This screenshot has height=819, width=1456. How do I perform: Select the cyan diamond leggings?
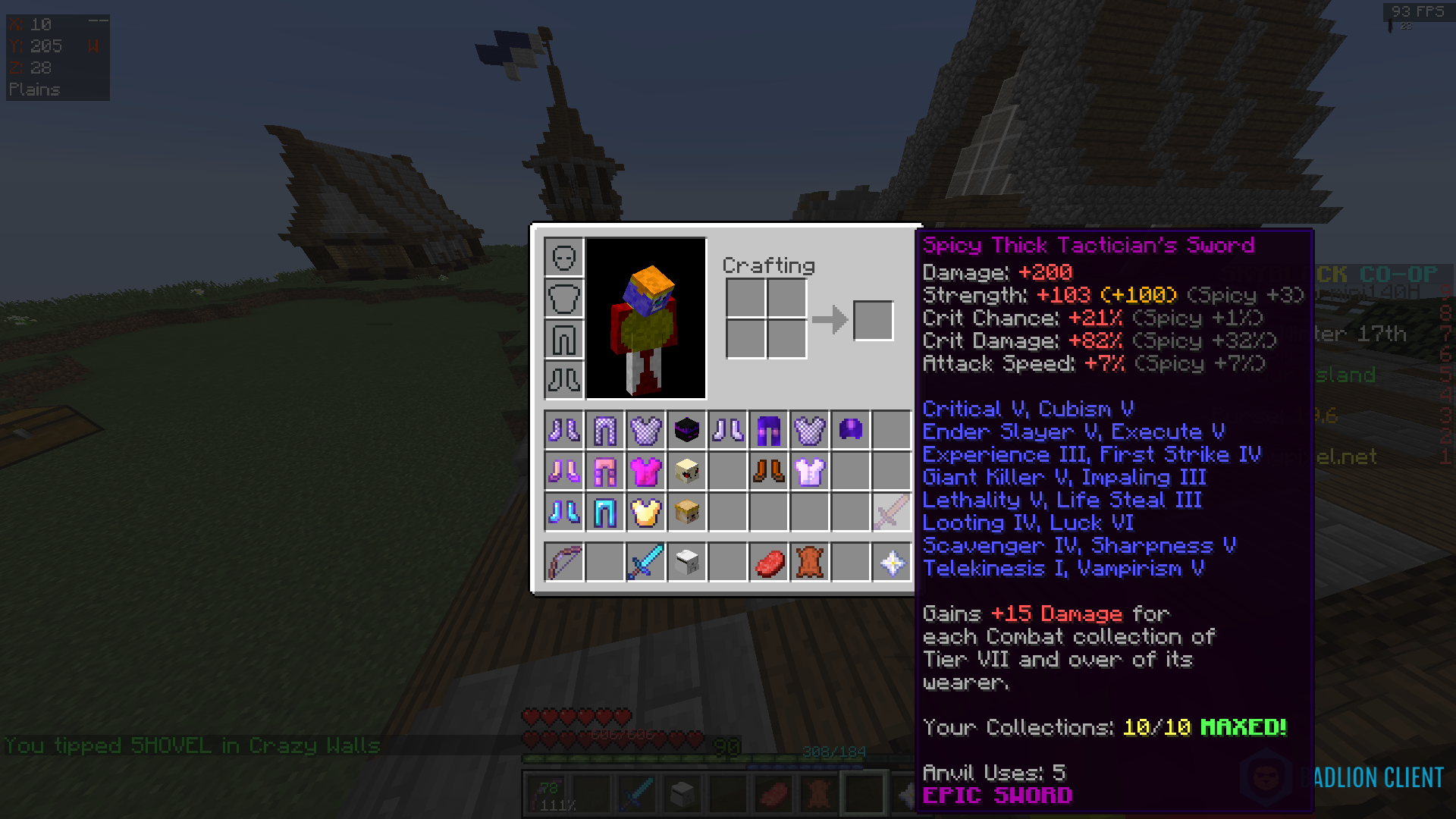pyautogui.click(x=604, y=513)
